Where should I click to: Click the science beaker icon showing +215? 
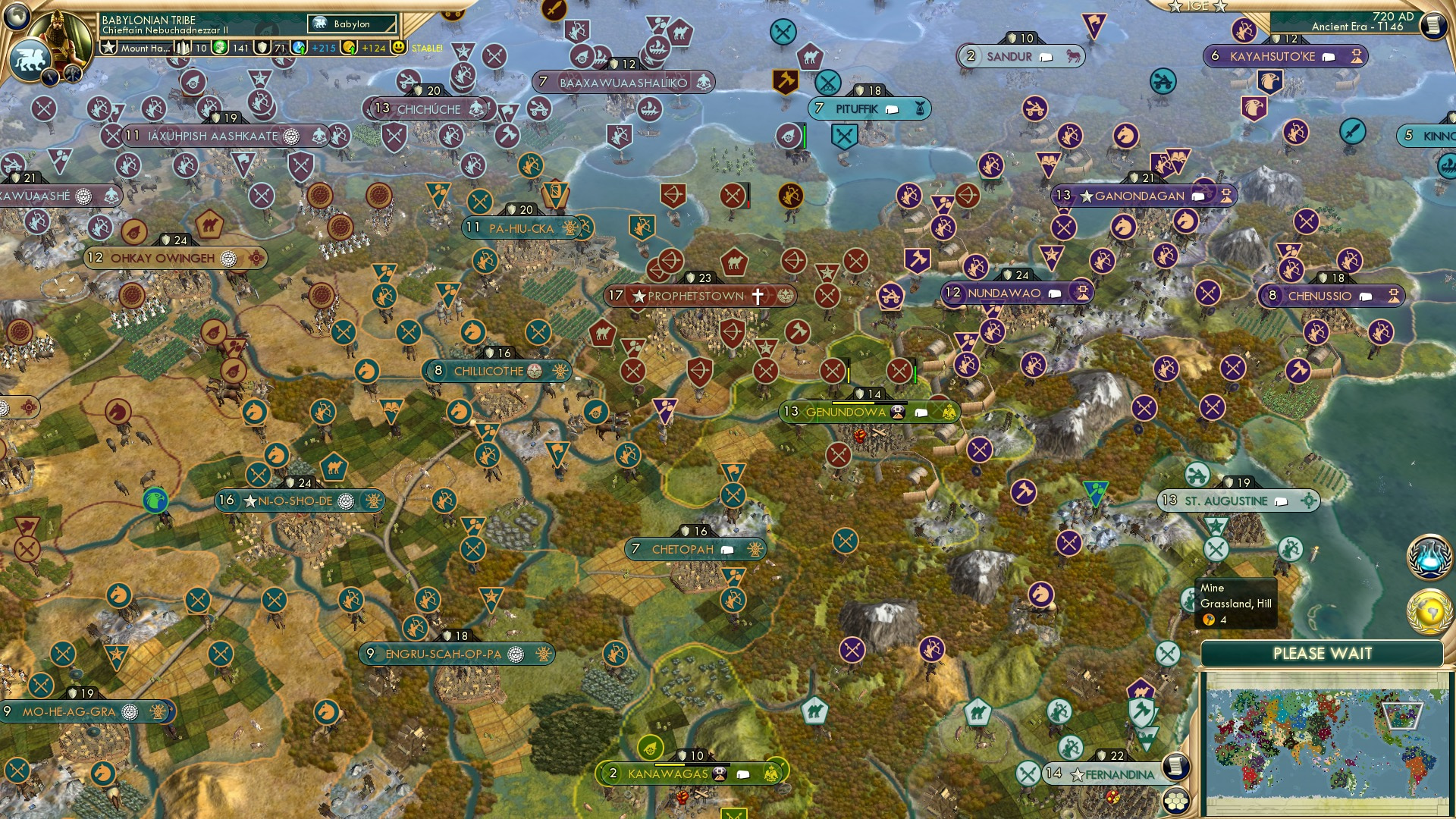(299, 47)
